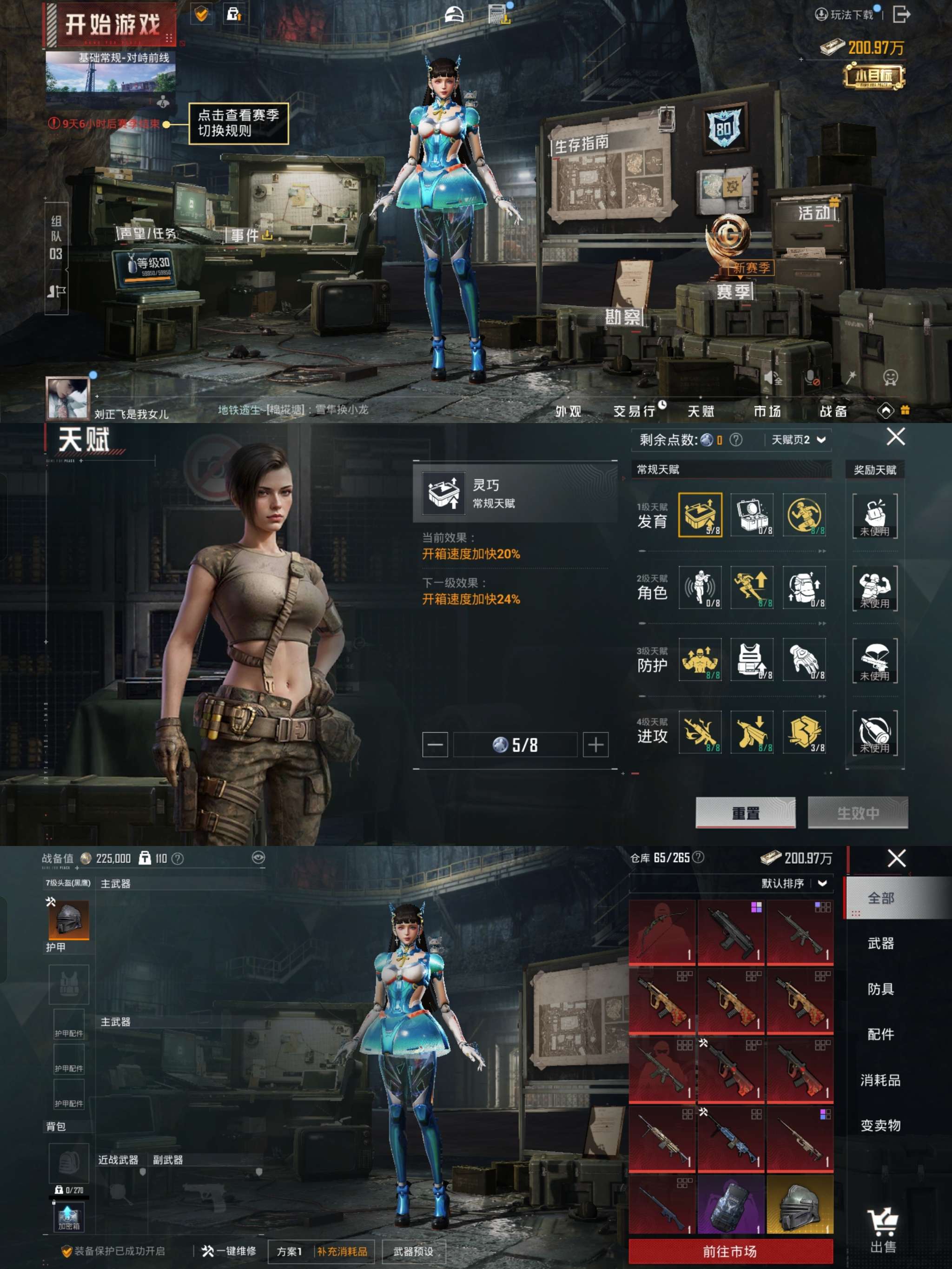
Task: Close the 天赋 talent panel
Action: (x=895, y=436)
